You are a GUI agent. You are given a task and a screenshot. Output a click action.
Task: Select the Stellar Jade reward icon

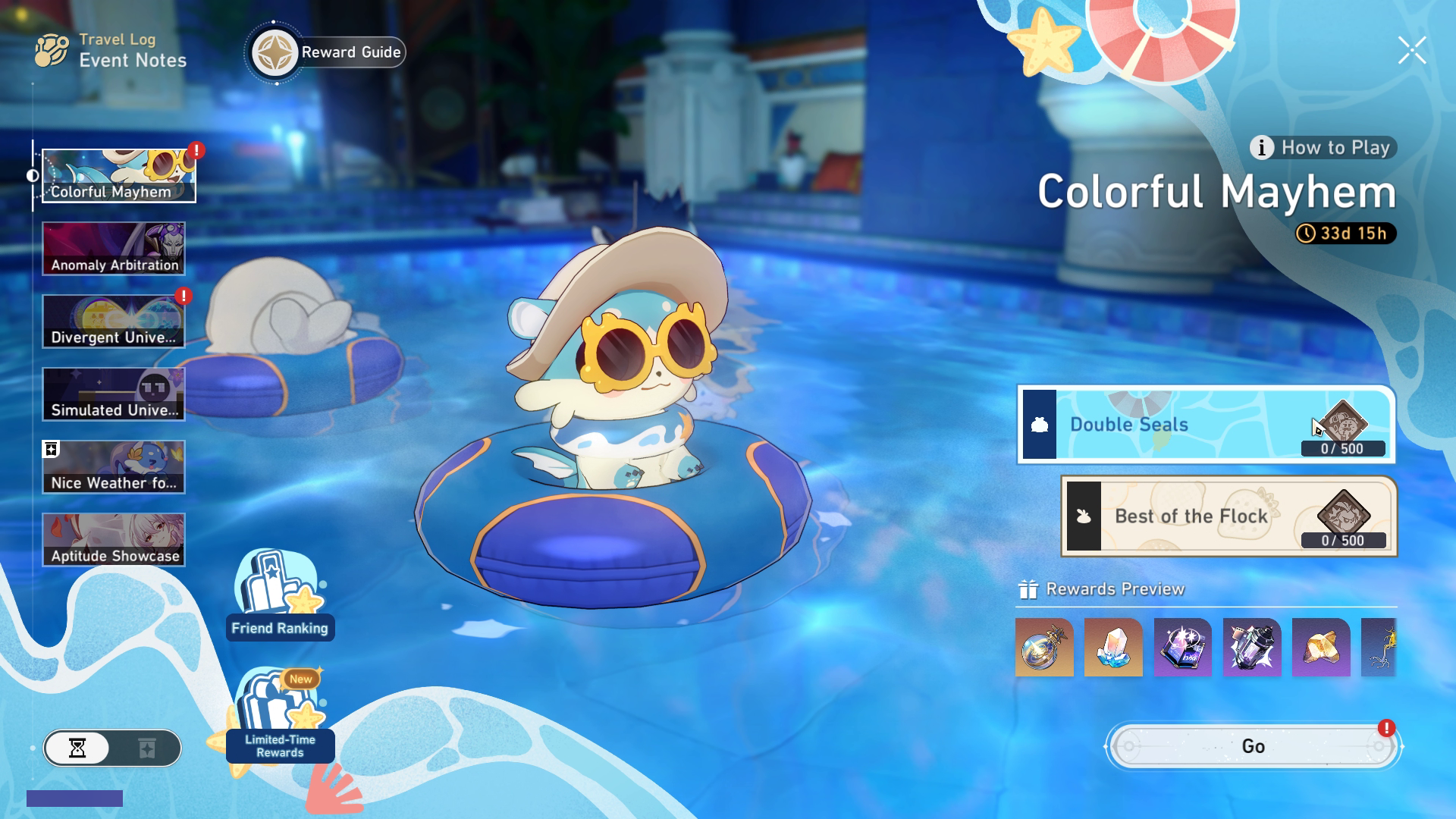click(1112, 648)
